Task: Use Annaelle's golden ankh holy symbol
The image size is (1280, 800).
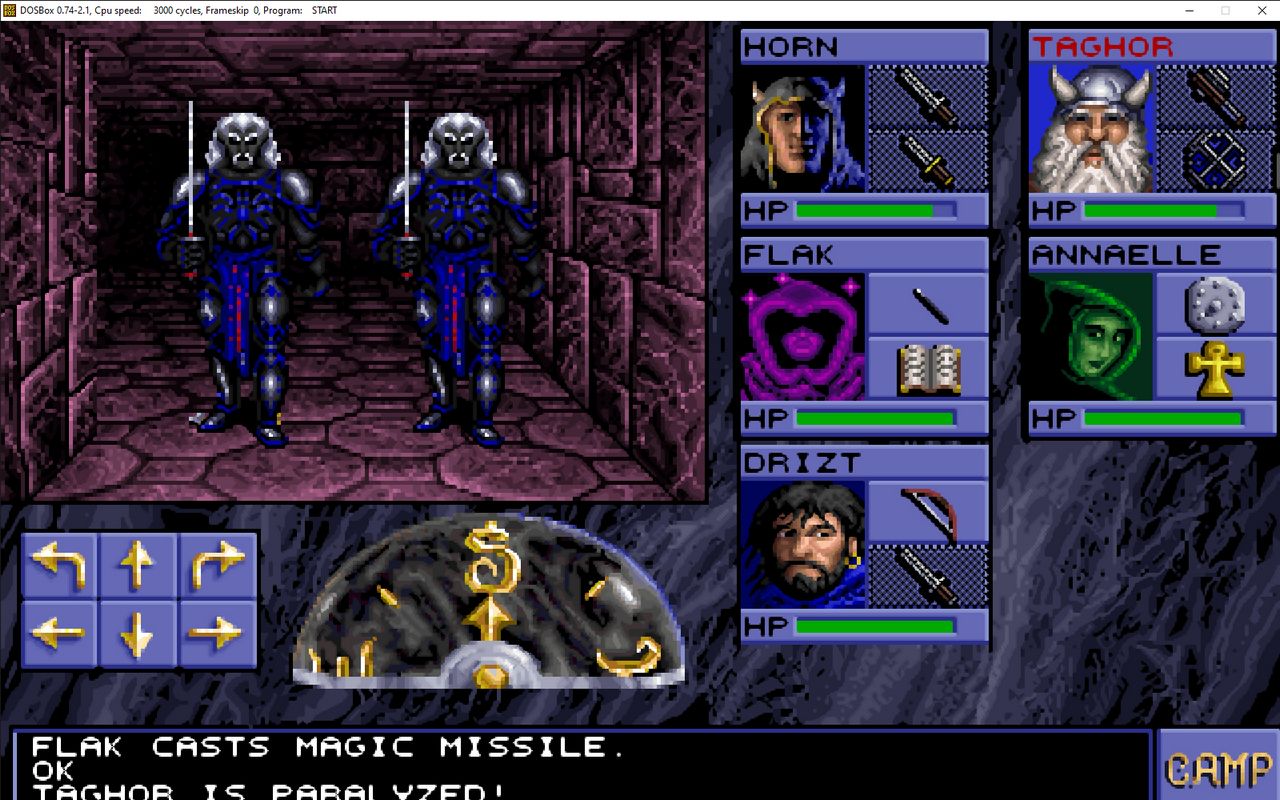Action: (x=1216, y=369)
